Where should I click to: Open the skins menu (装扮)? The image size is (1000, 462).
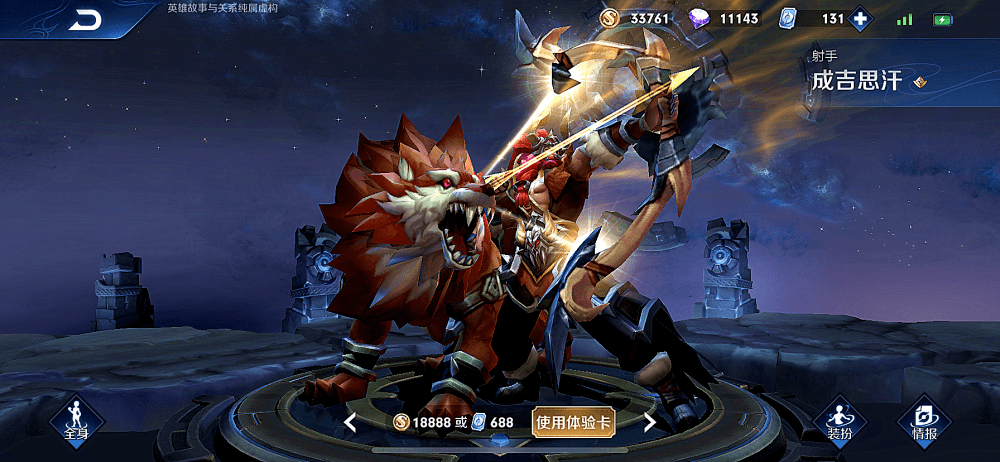(x=839, y=422)
